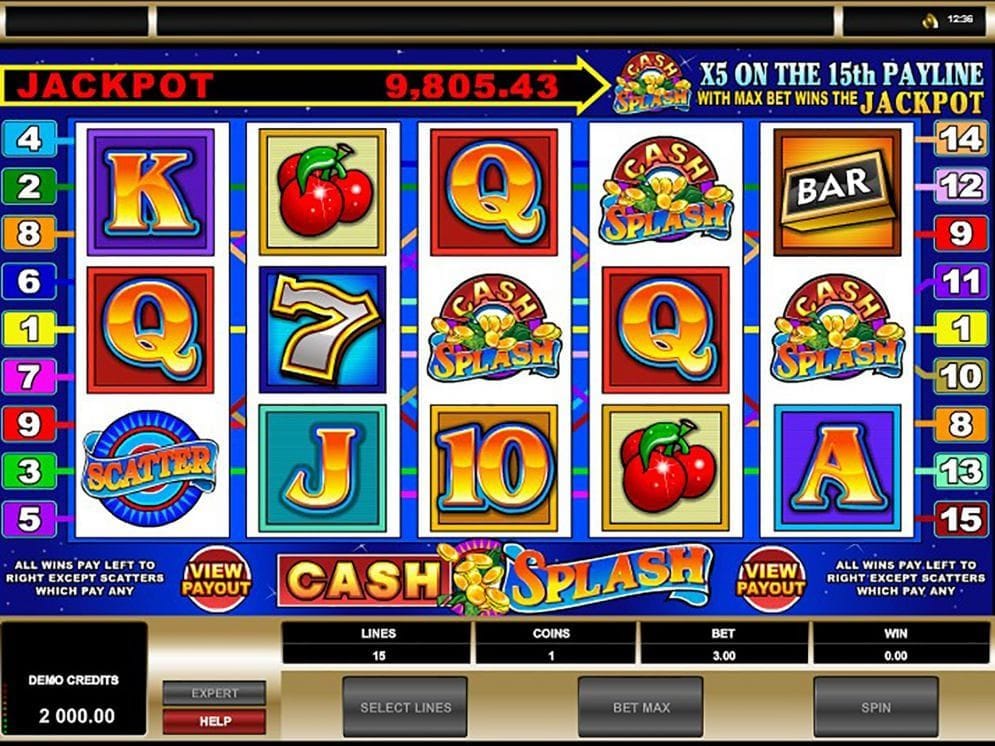Screen dimensions: 995x746
Task: Spin the reels with the SPIN button
Action: (x=875, y=707)
